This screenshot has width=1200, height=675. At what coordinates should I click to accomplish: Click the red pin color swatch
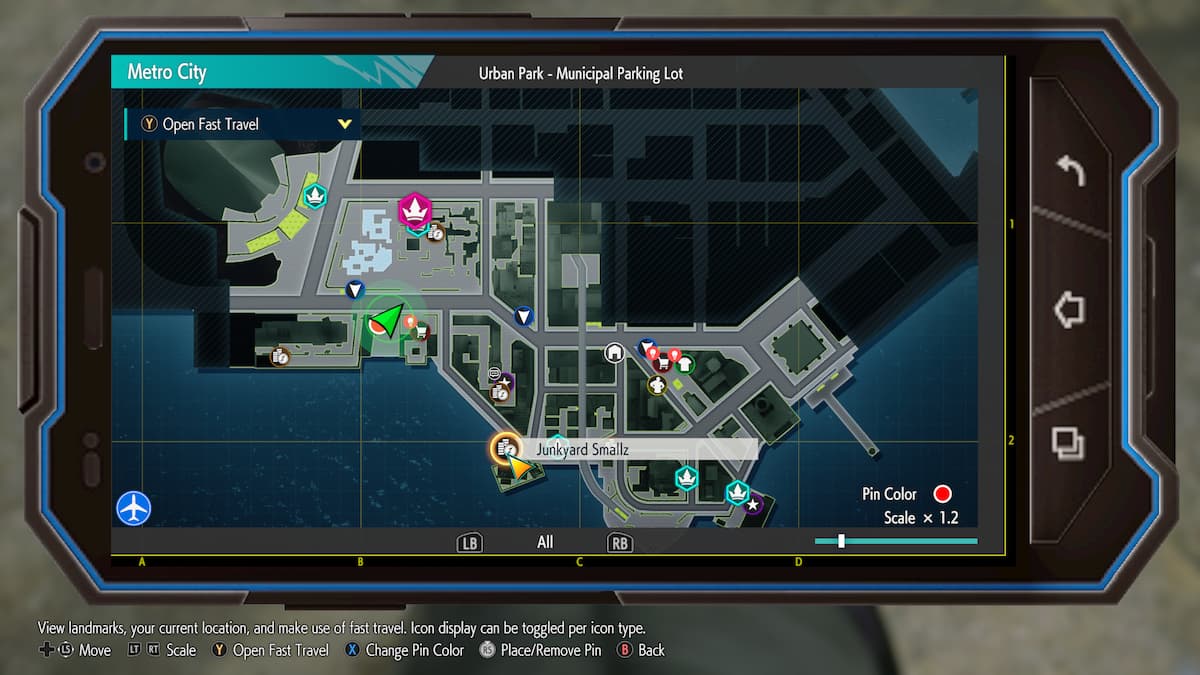(942, 494)
